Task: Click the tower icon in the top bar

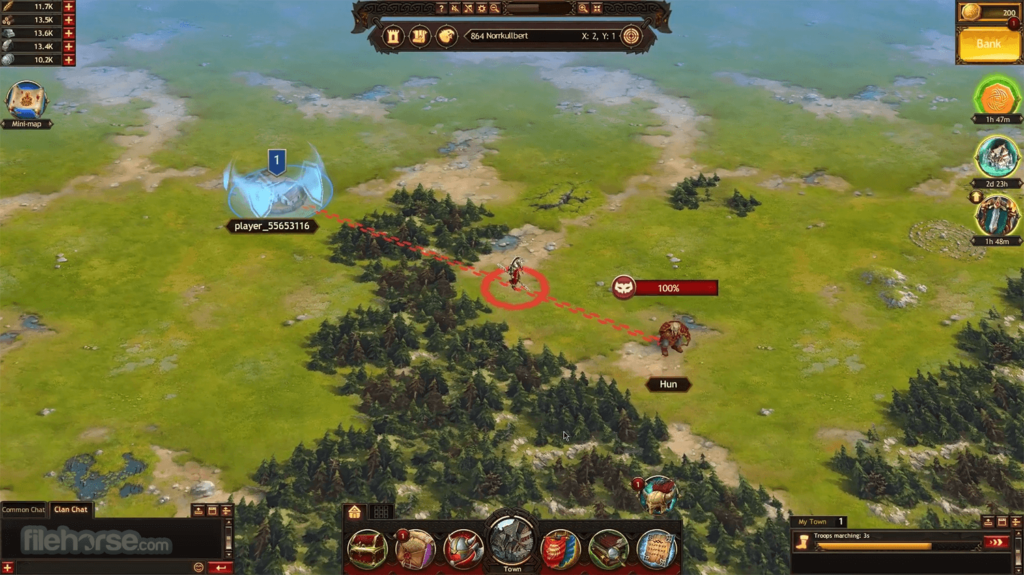Action: coord(393,36)
